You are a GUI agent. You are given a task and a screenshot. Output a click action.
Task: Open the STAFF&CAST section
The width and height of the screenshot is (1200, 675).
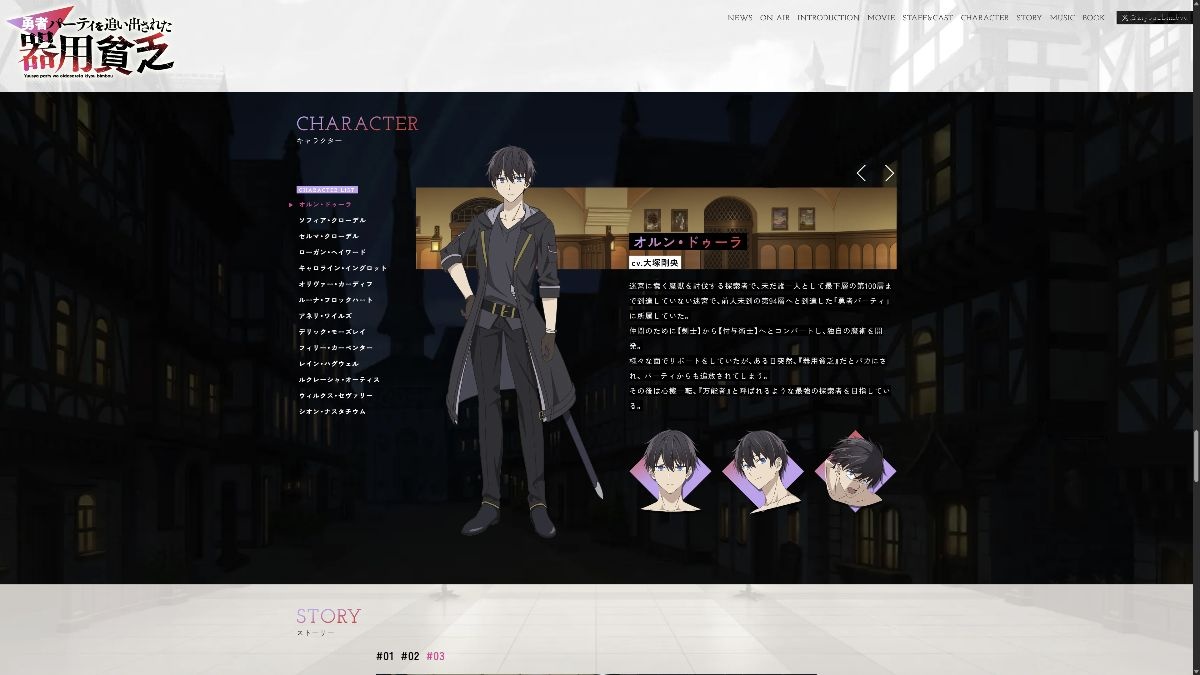click(927, 18)
